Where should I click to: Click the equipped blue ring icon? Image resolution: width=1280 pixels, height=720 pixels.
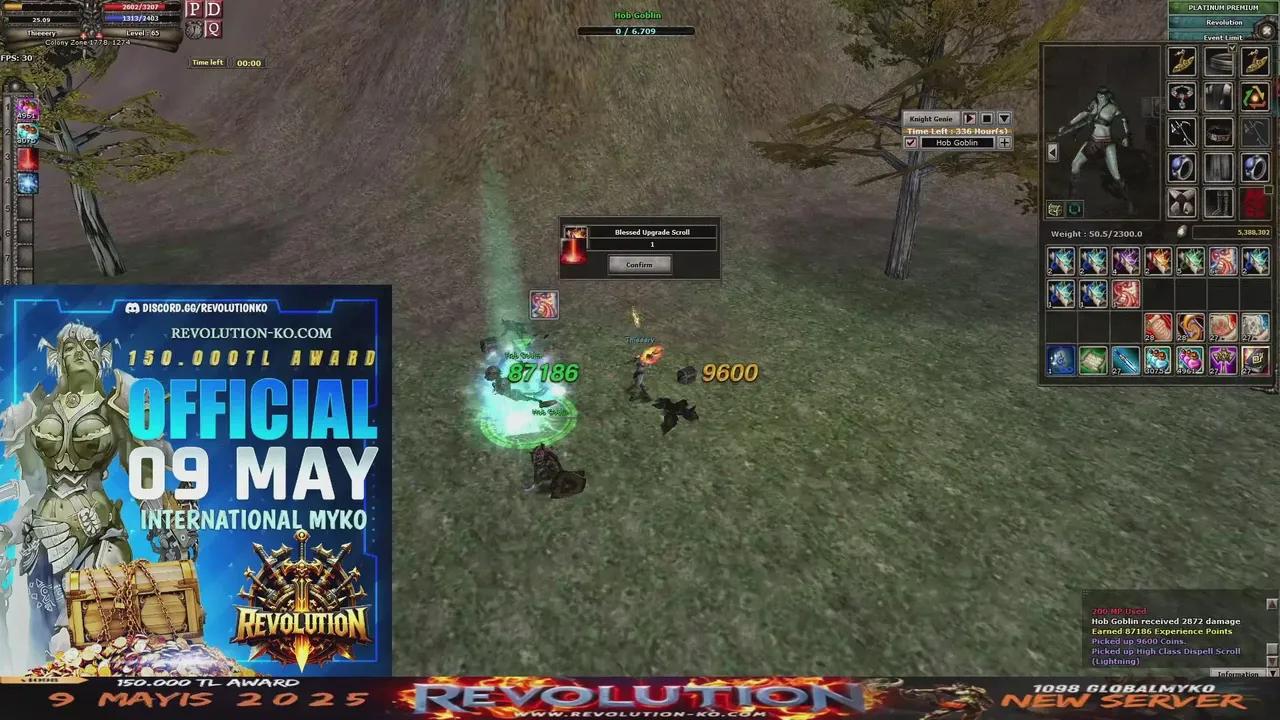click(x=1180, y=168)
